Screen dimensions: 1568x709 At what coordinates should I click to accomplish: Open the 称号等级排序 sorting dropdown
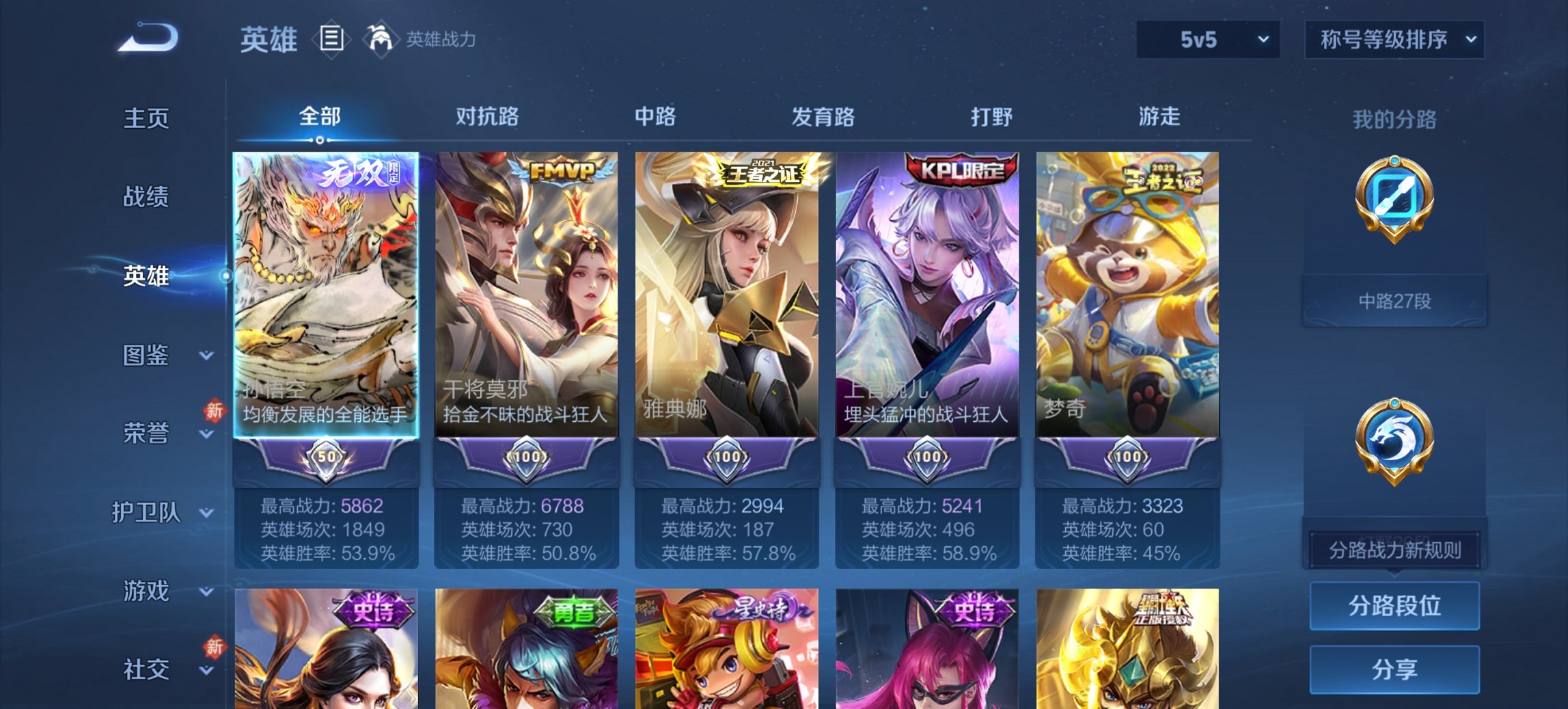(1394, 39)
